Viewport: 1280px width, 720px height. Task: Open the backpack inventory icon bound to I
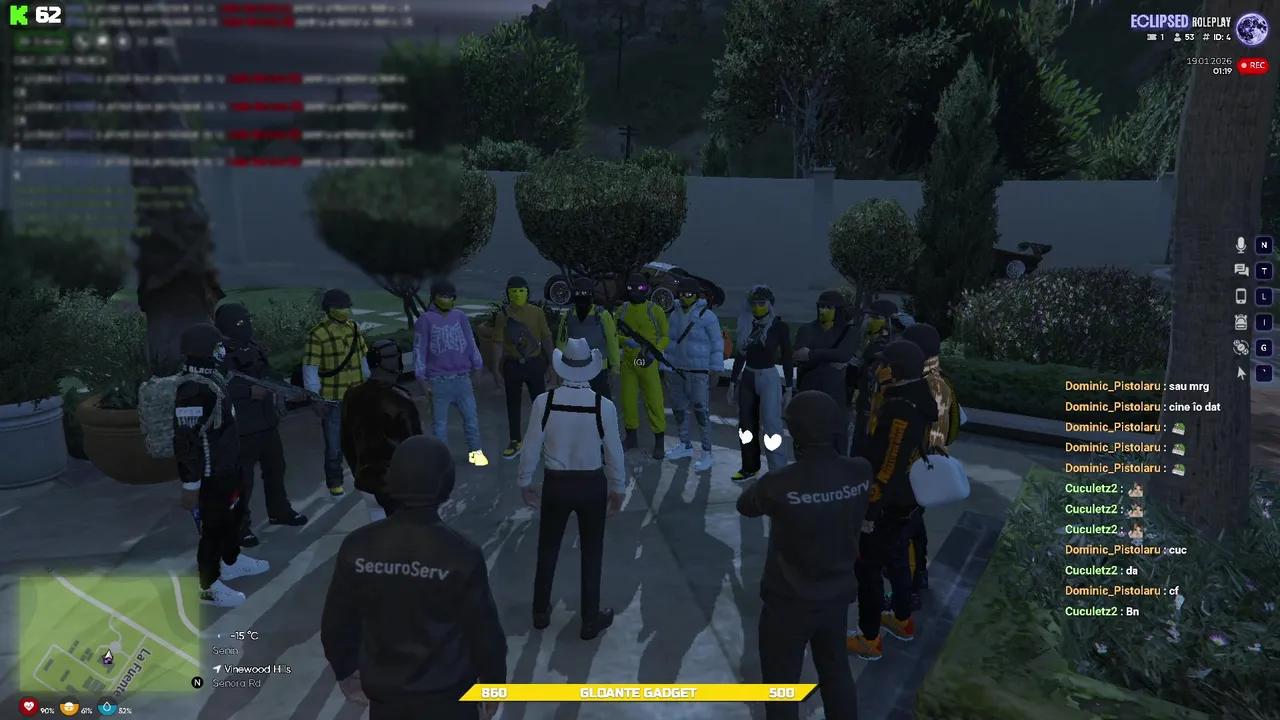coord(1239,321)
